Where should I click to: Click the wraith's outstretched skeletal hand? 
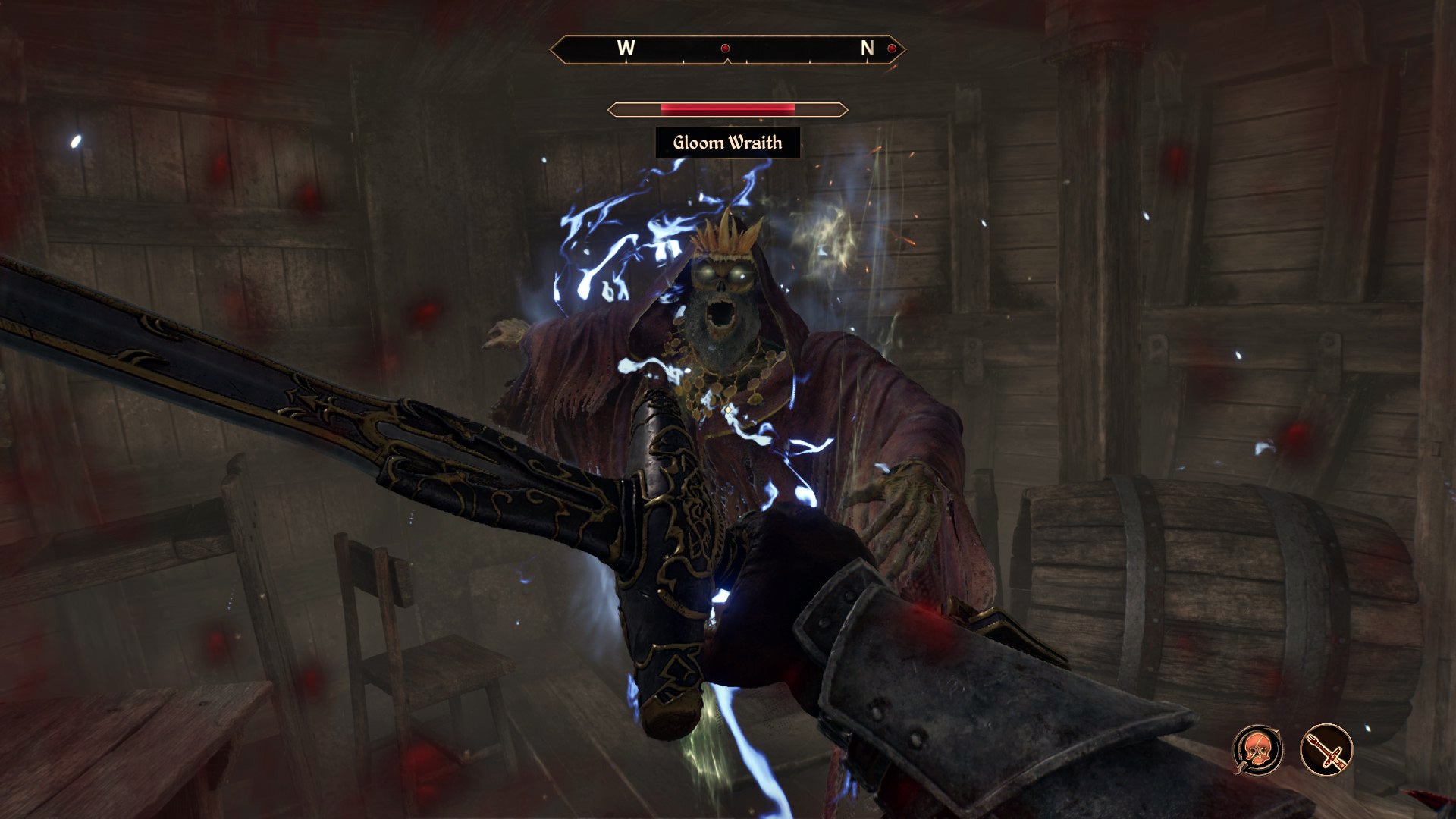(x=906, y=500)
